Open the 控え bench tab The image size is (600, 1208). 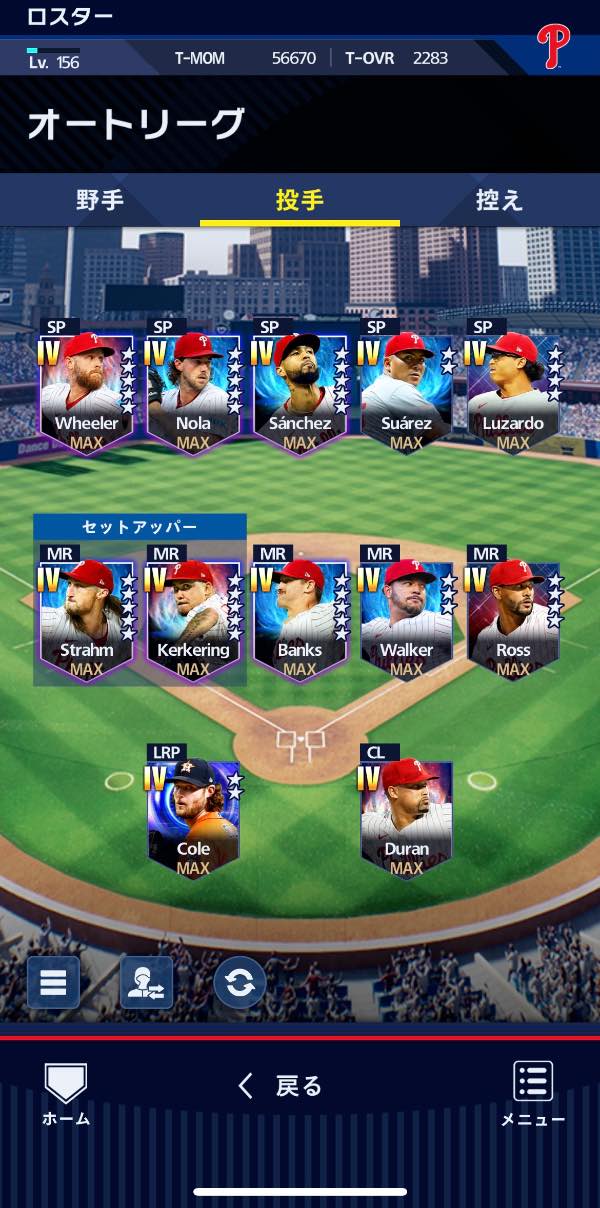tap(499, 200)
